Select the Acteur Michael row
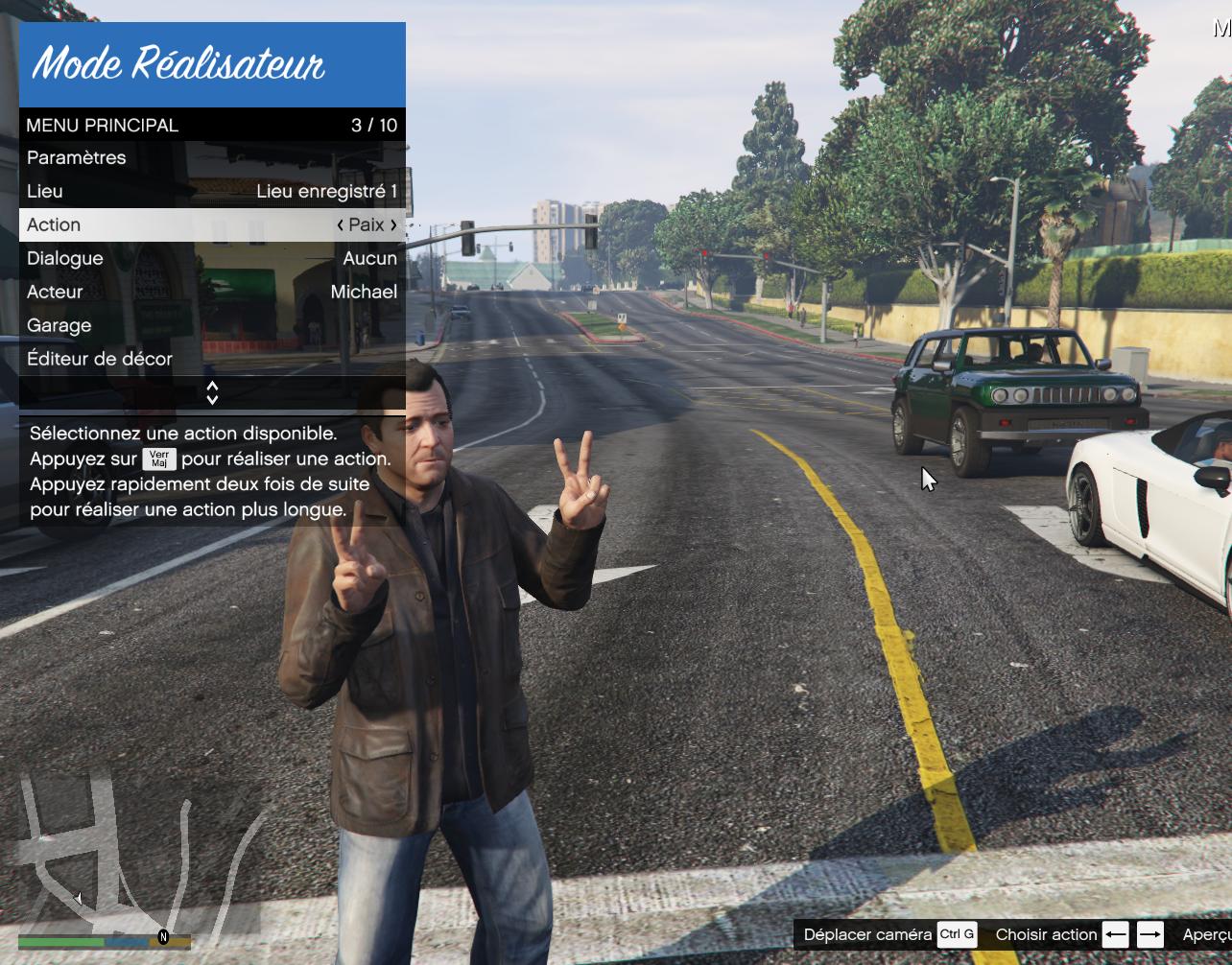 pos(211,293)
